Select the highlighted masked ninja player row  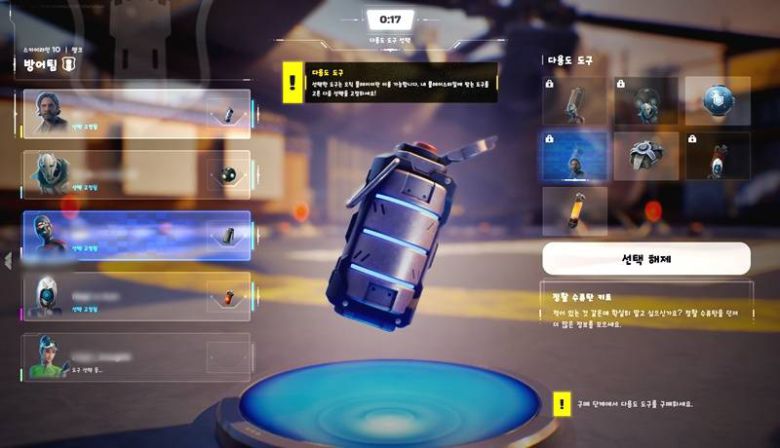pyautogui.click(x=137, y=236)
